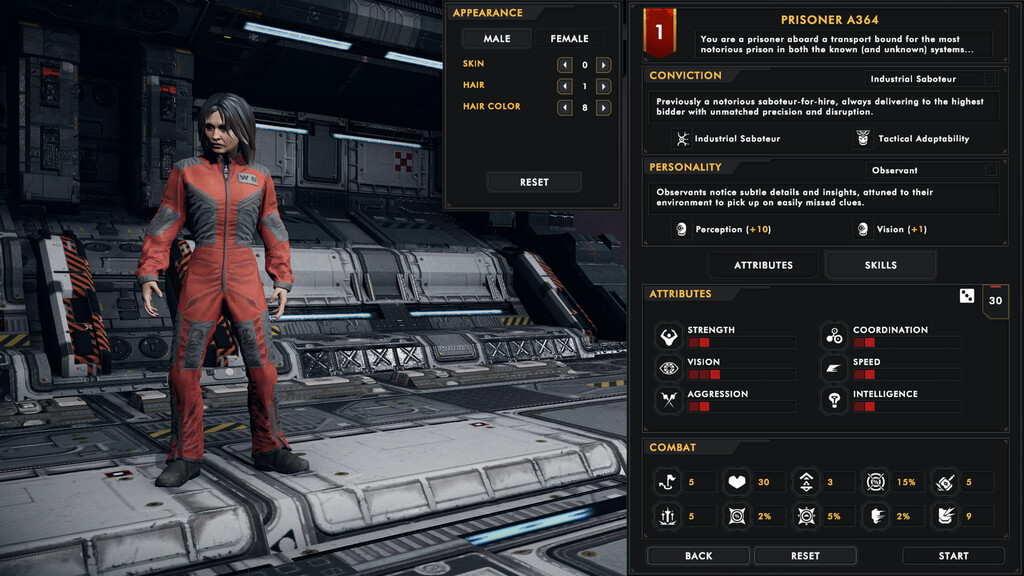Increase the Skin value with right arrow
Screen dimensions: 1024x576
point(603,65)
